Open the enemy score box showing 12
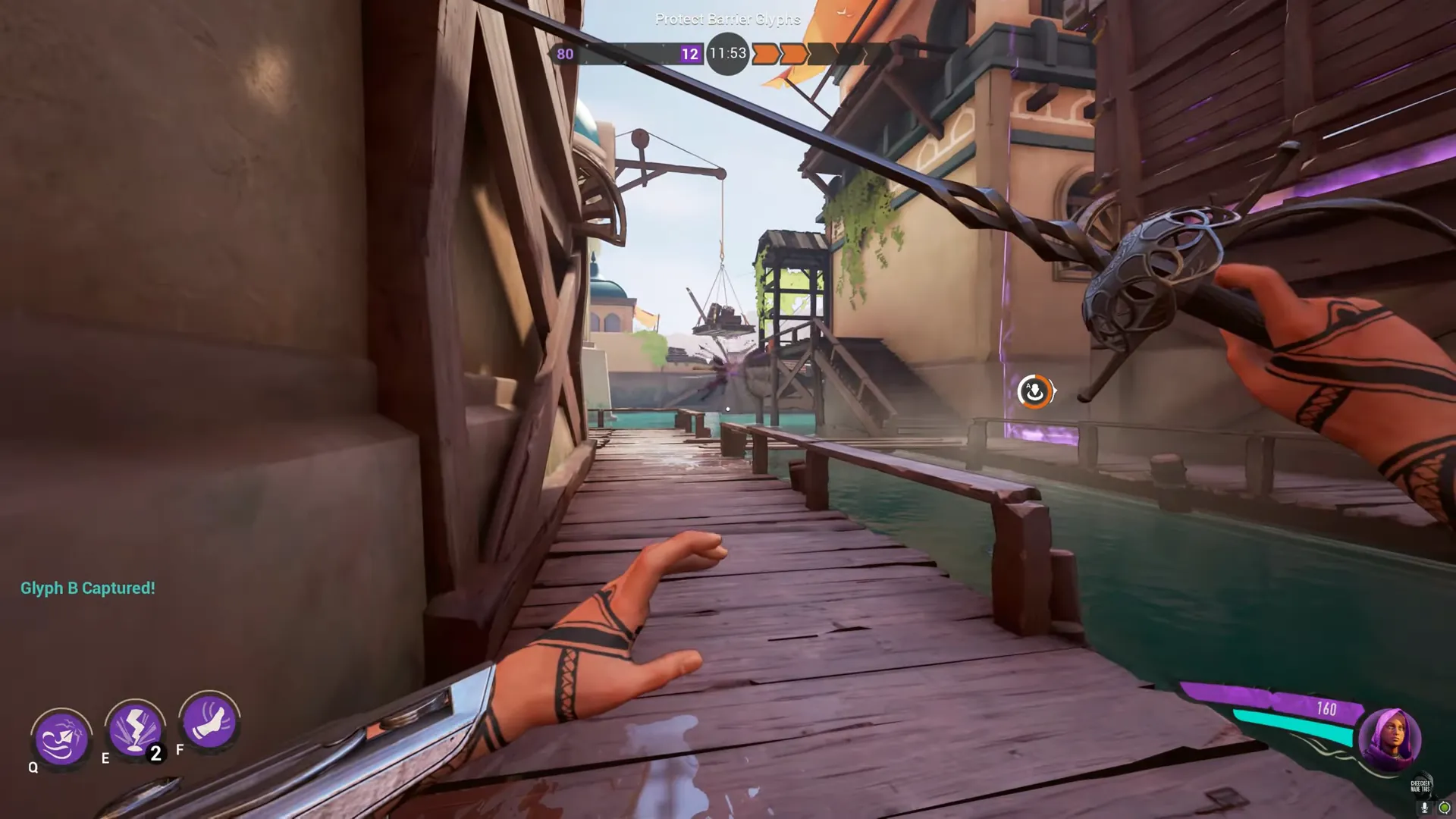The height and width of the screenshot is (819, 1456). [x=689, y=53]
